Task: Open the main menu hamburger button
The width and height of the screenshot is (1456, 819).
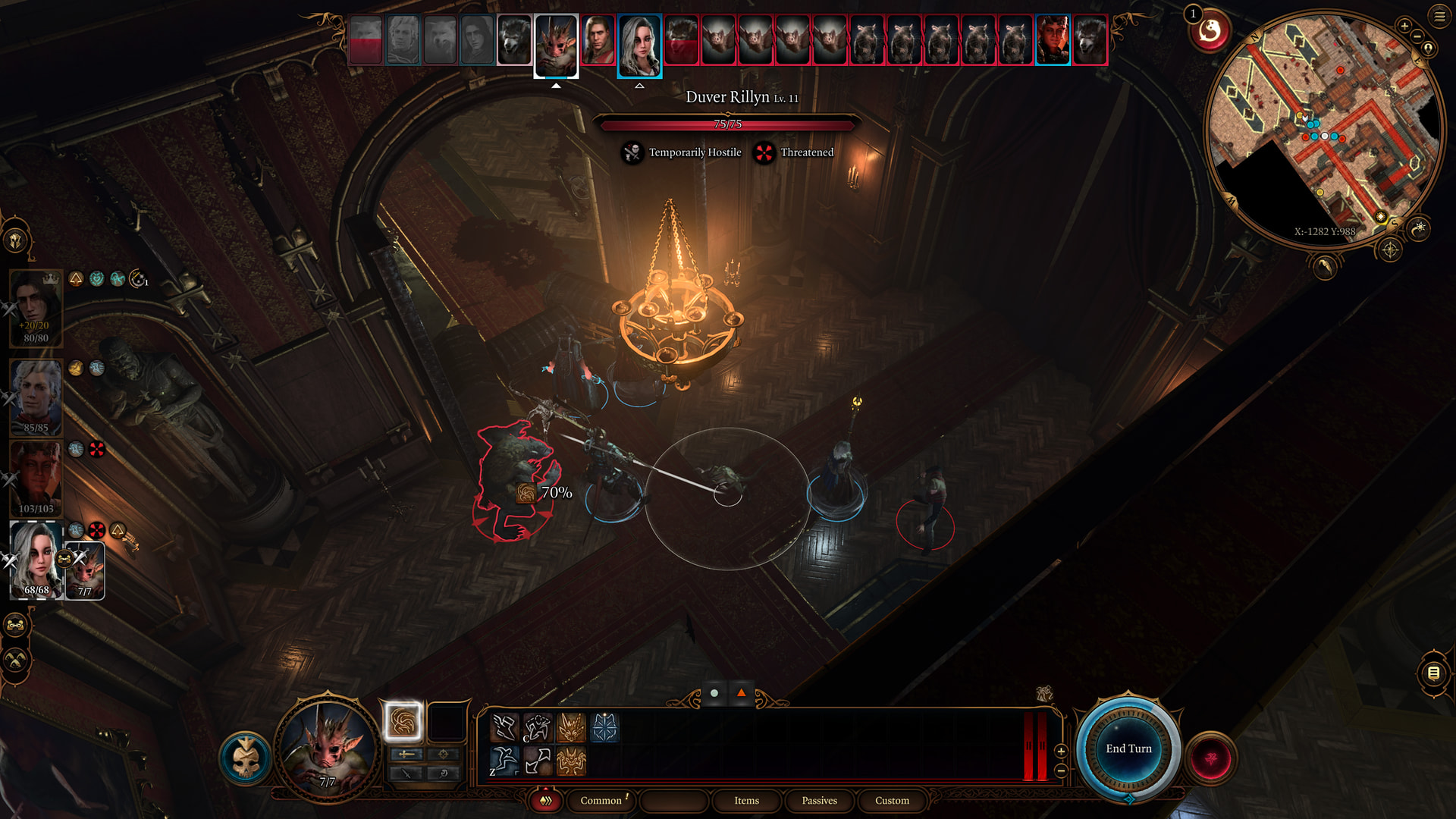Action: point(1439,16)
